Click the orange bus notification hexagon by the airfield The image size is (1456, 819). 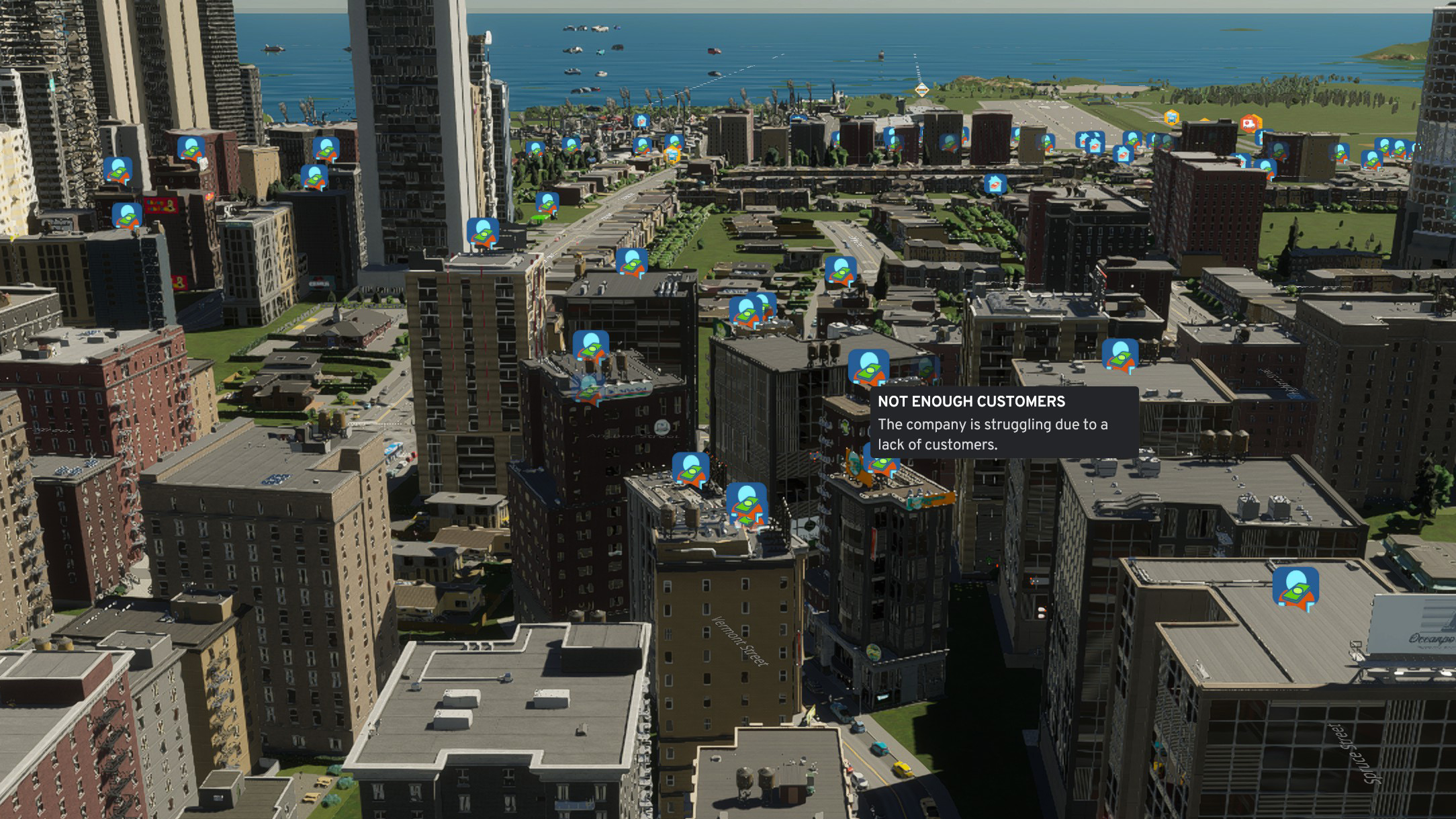click(x=1171, y=118)
